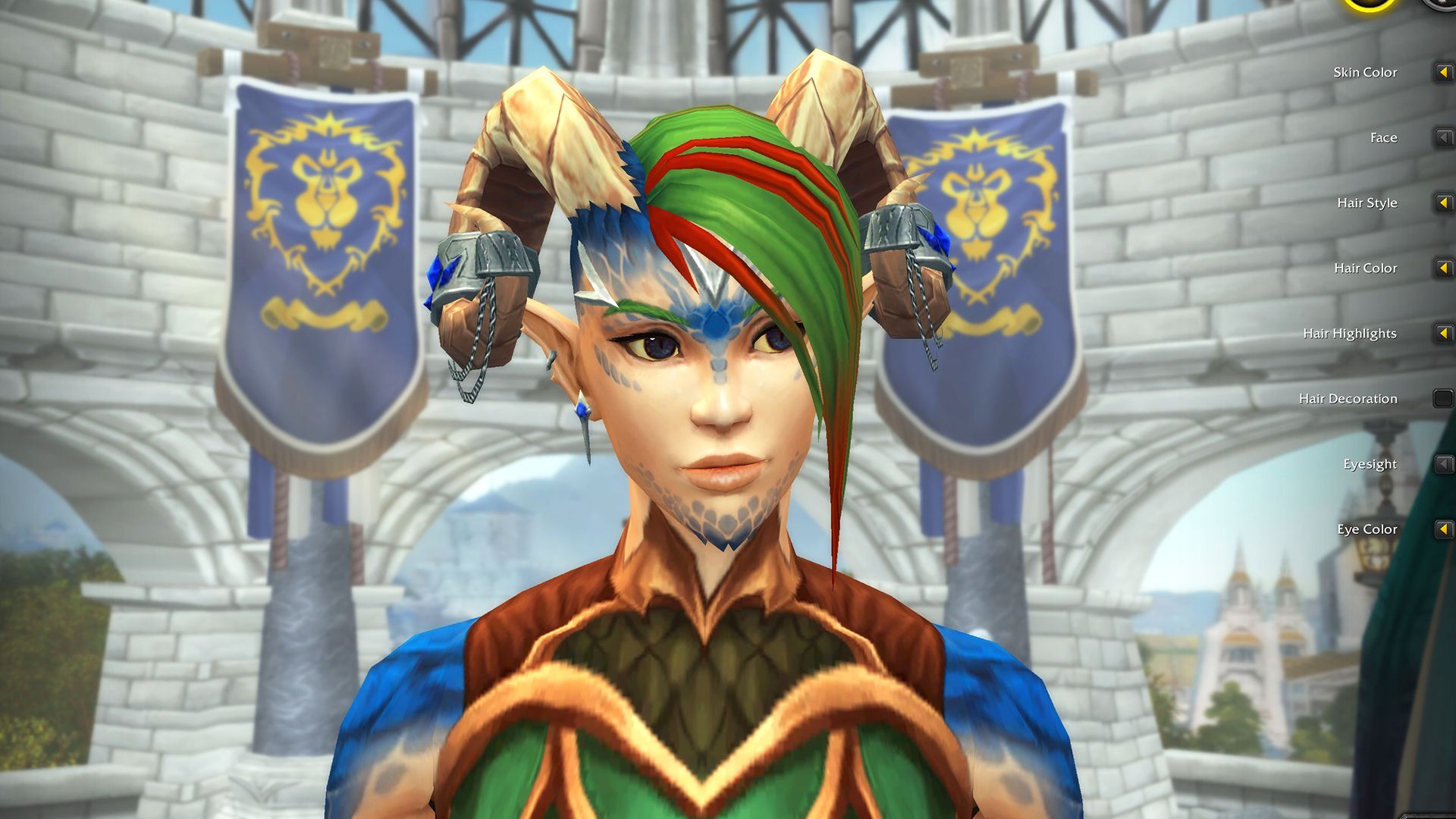Click the Hair Decoration label

1348,397
